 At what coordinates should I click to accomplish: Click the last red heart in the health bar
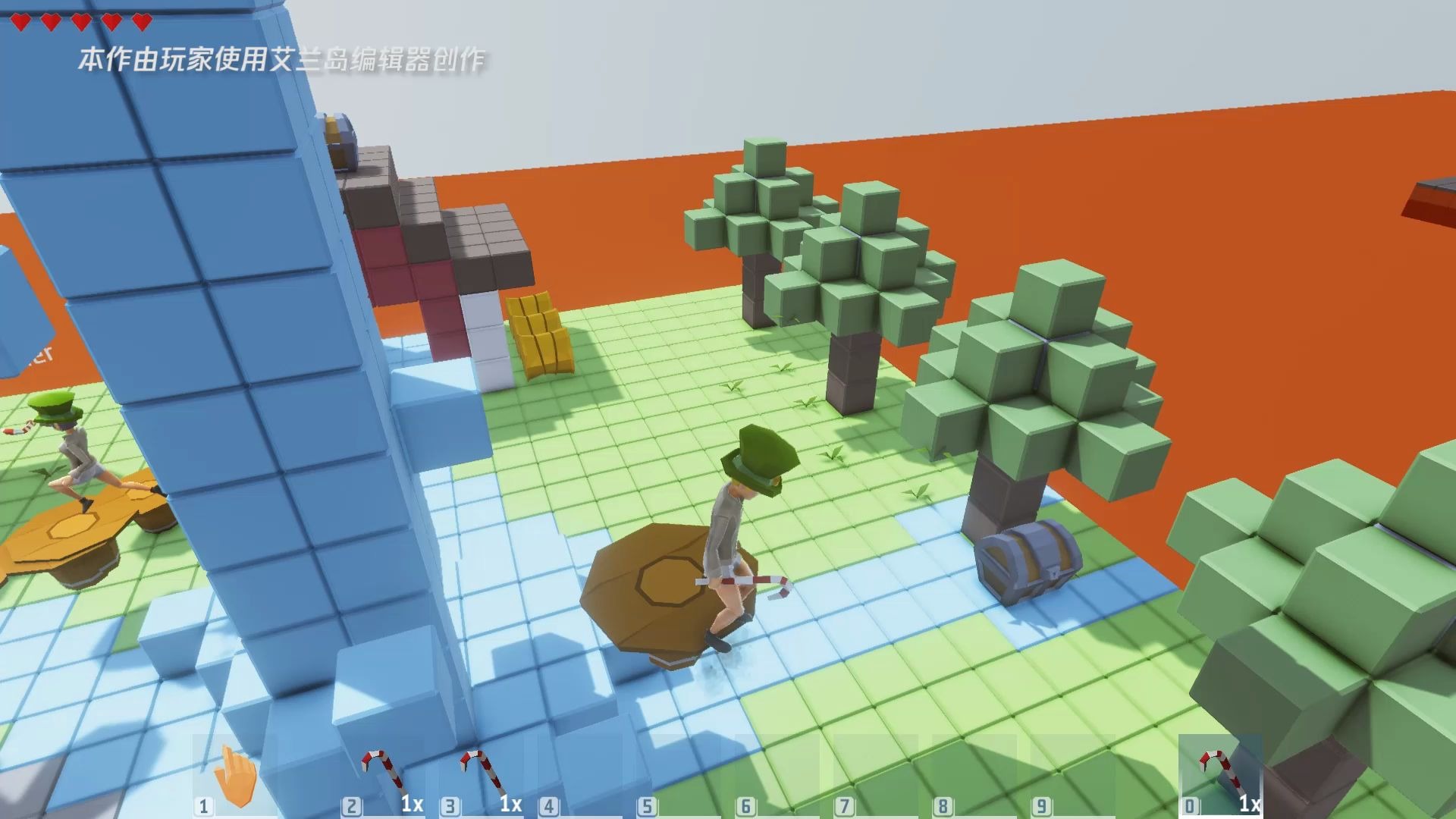click(143, 23)
